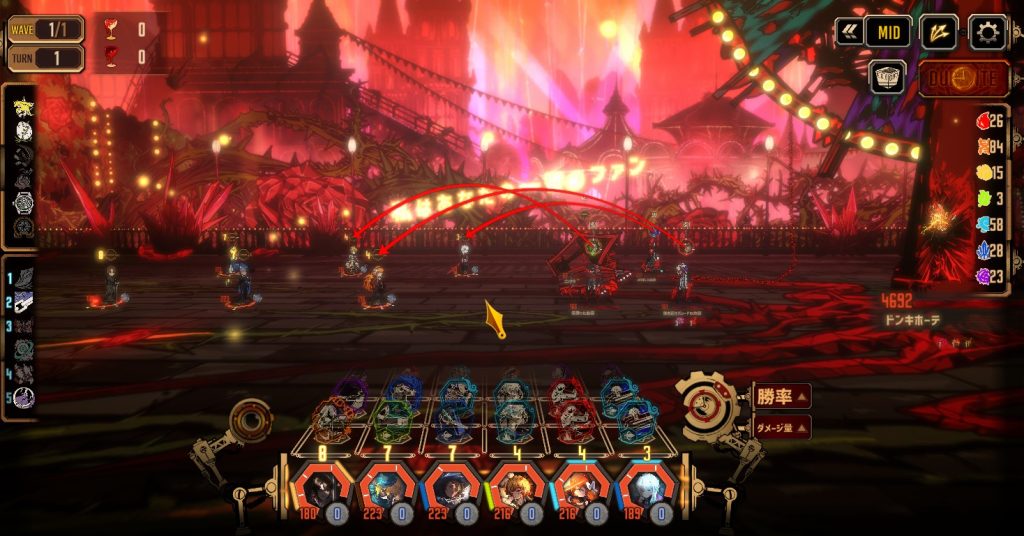Open the cube icon button
Image resolution: width=1024 pixels, height=536 pixels.
(x=886, y=77)
